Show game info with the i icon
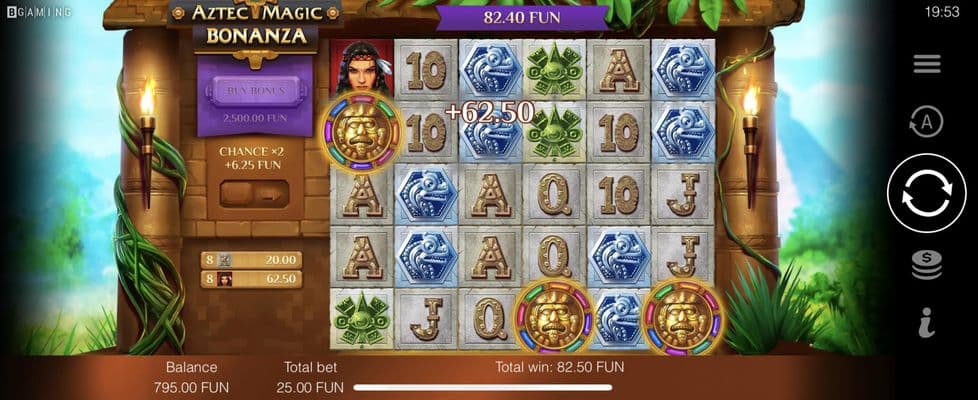This screenshot has width=978, height=400. [x=926, y=323]
